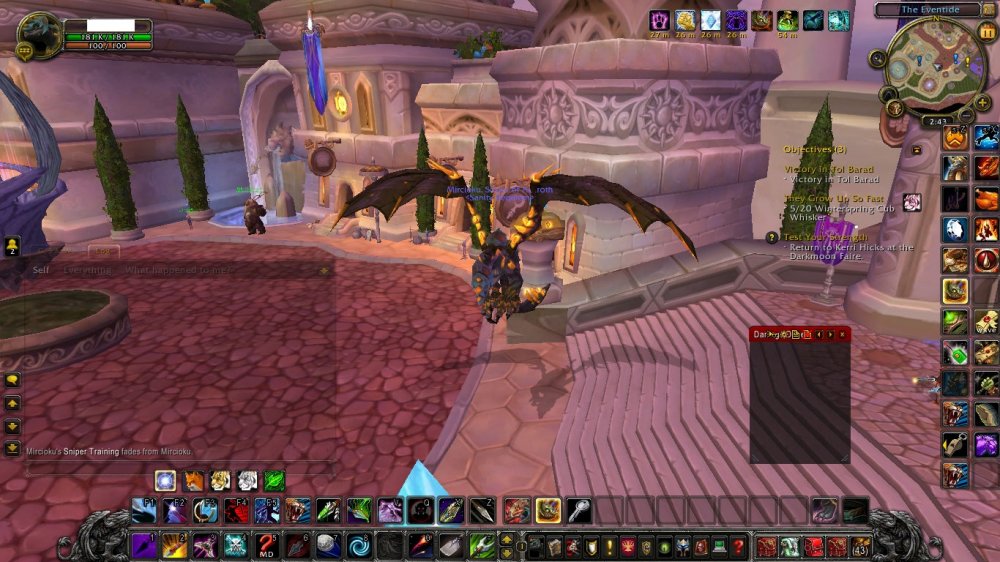Viewport: 1000px width, 562px height.
Task: Click the green flask buff icon
Action: (787, 20)
